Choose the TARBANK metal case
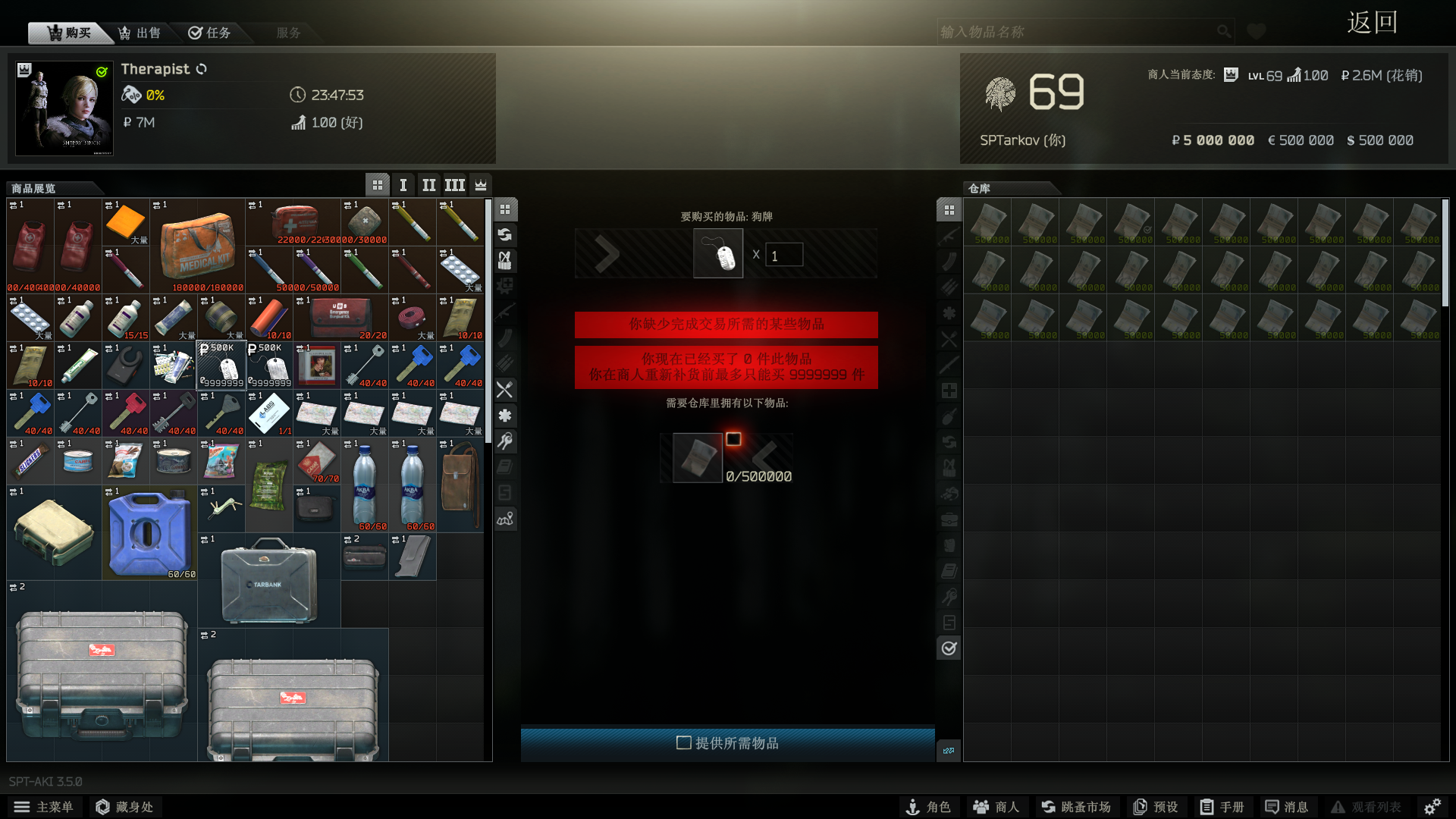1456x819 pixels. [269, 580]
